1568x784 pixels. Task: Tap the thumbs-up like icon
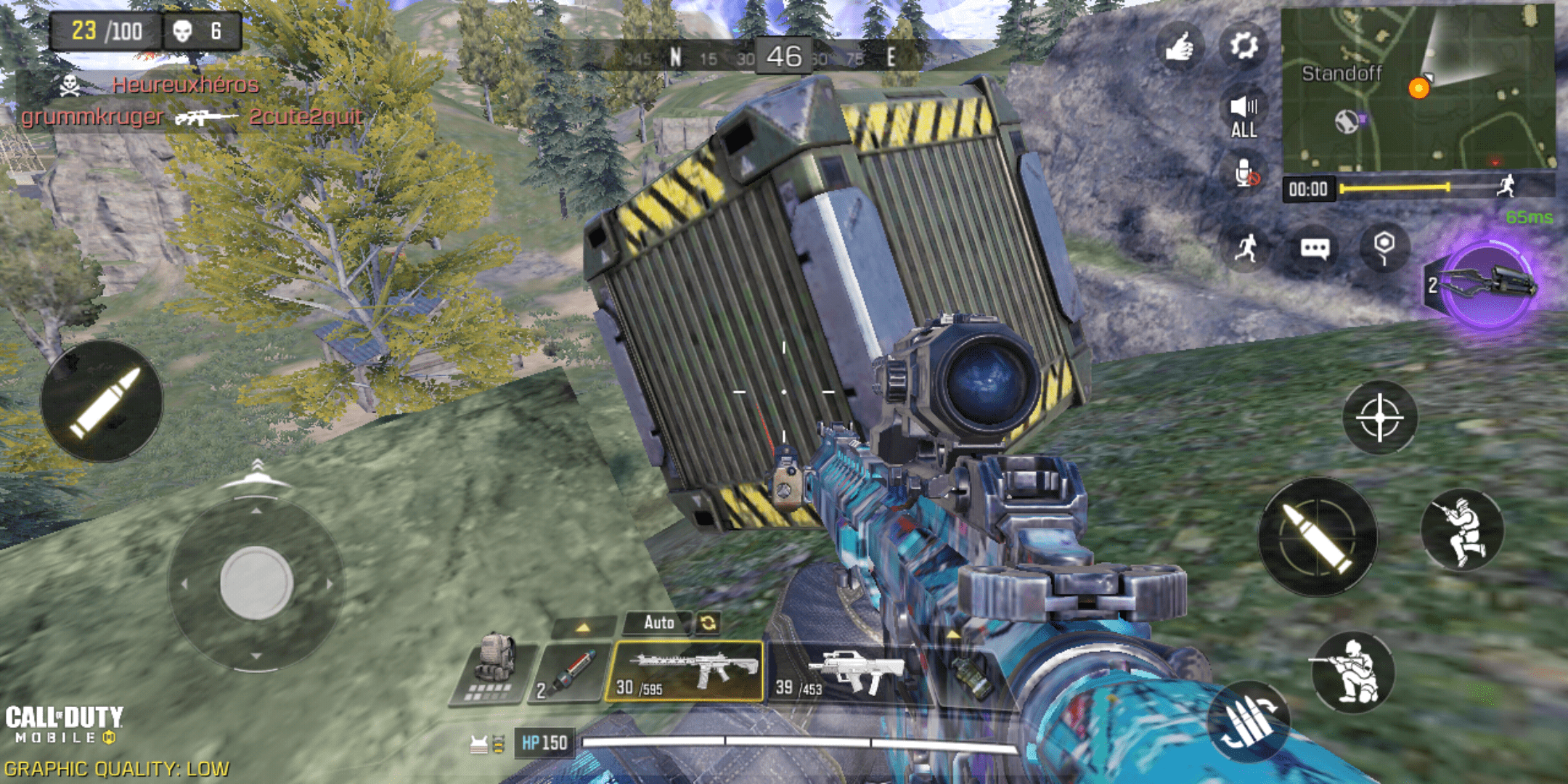1180,46
